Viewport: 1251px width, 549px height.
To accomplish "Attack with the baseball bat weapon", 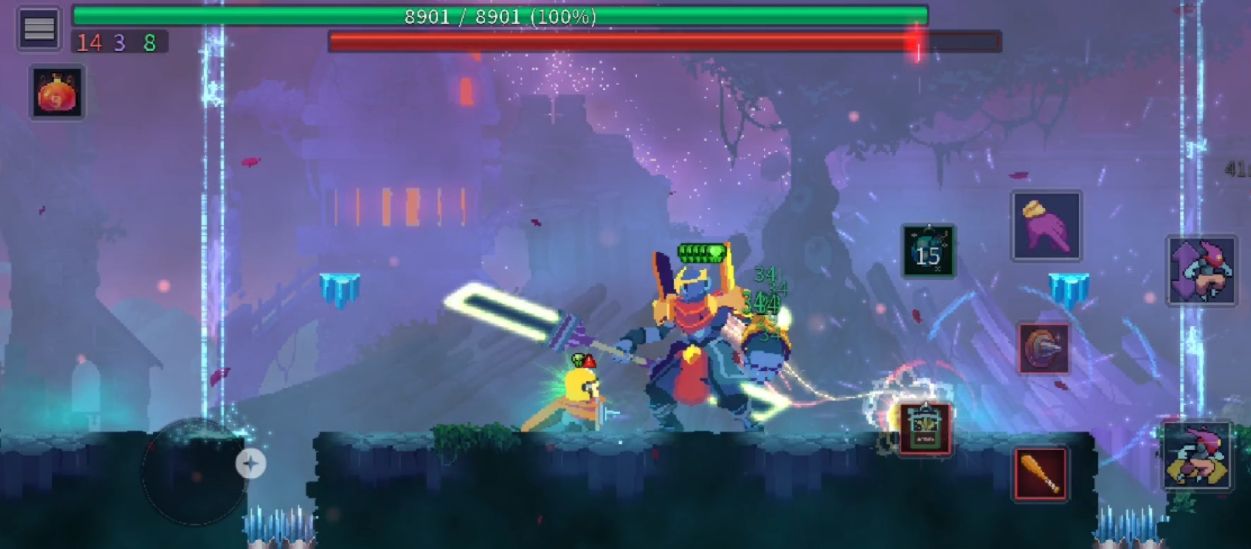I will coord(1040,473).
